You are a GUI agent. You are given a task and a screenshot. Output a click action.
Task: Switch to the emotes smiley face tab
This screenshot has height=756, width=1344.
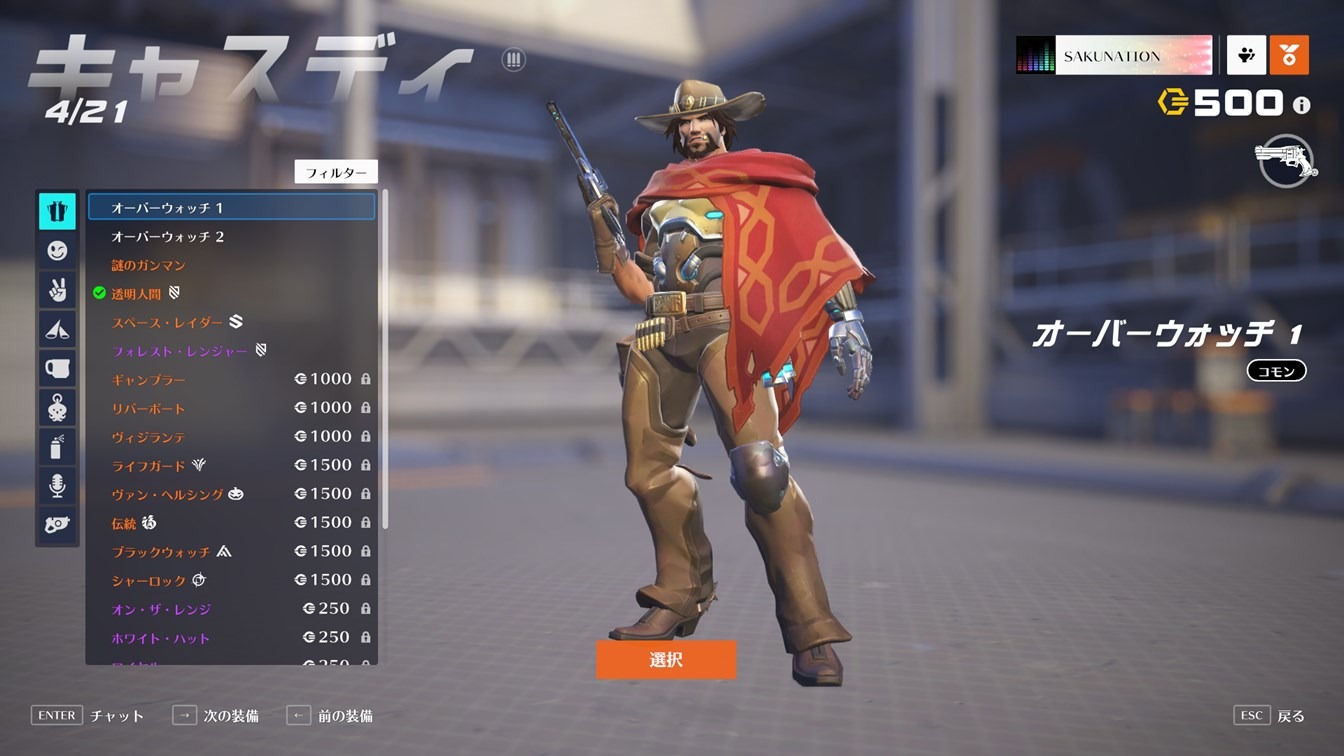(57, 251)
